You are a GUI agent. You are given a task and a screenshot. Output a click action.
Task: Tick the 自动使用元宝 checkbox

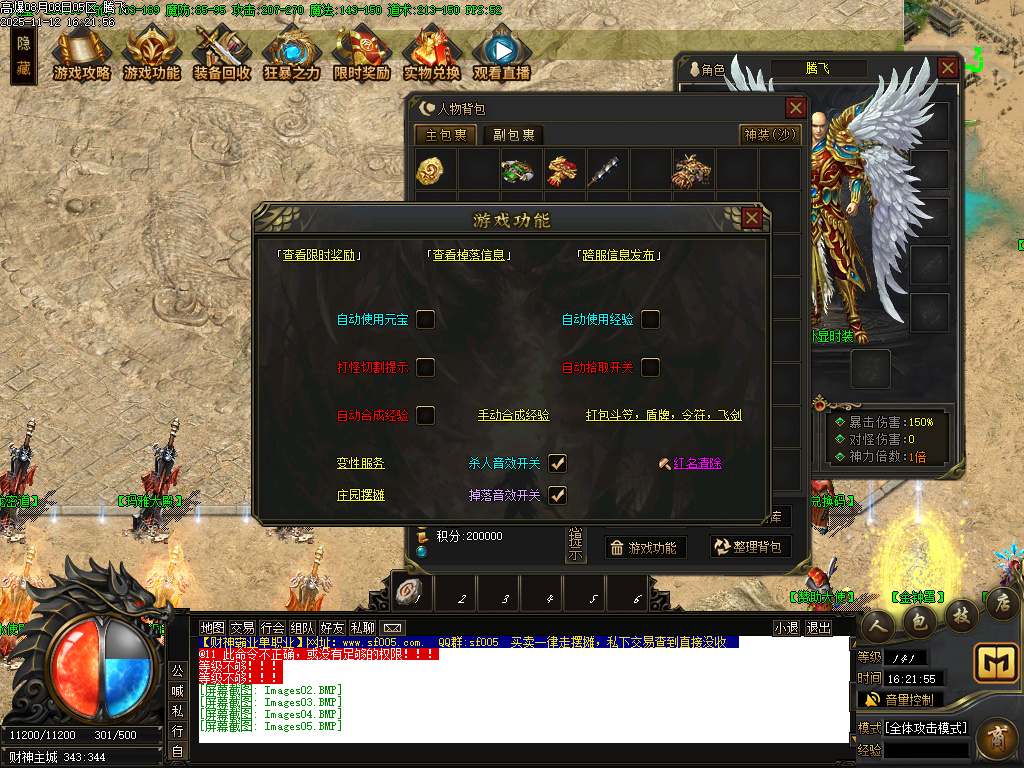tap(425, 319)
